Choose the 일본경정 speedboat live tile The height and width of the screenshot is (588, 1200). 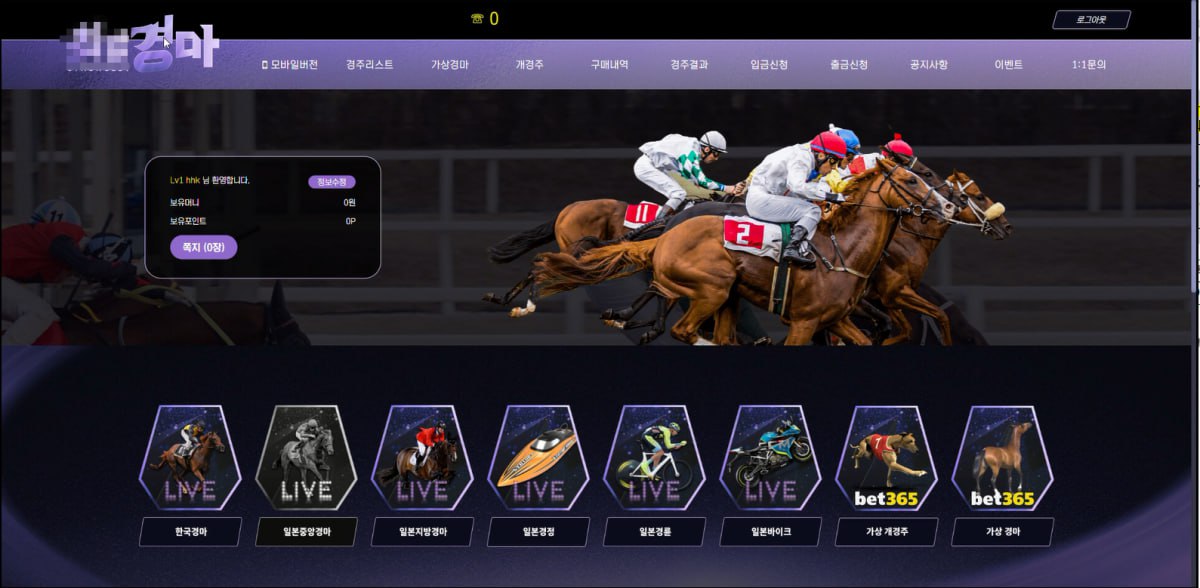click(x=538, y=458)
